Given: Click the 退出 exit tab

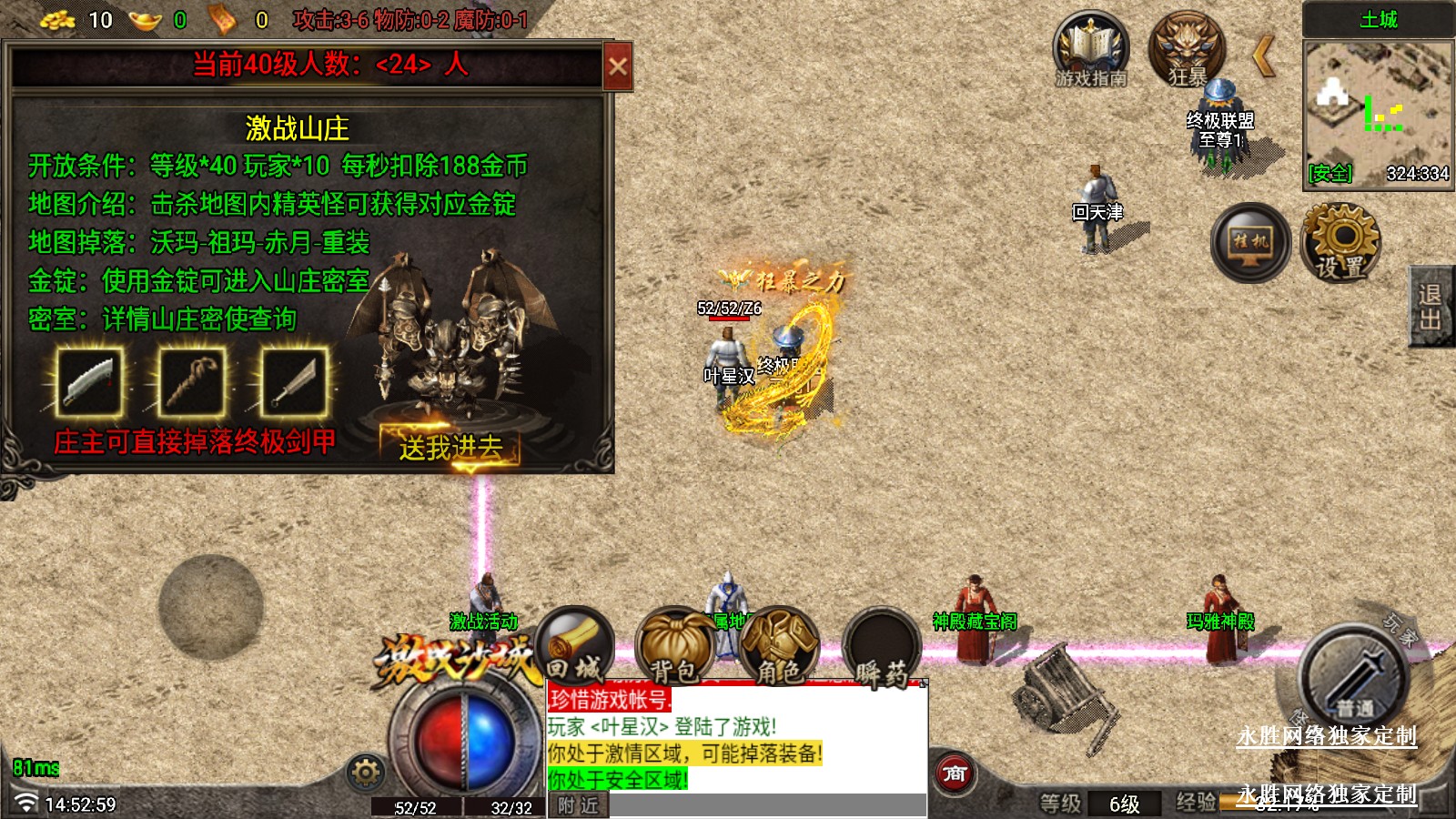Looking at the screenshot, I should coord(1431,307).
